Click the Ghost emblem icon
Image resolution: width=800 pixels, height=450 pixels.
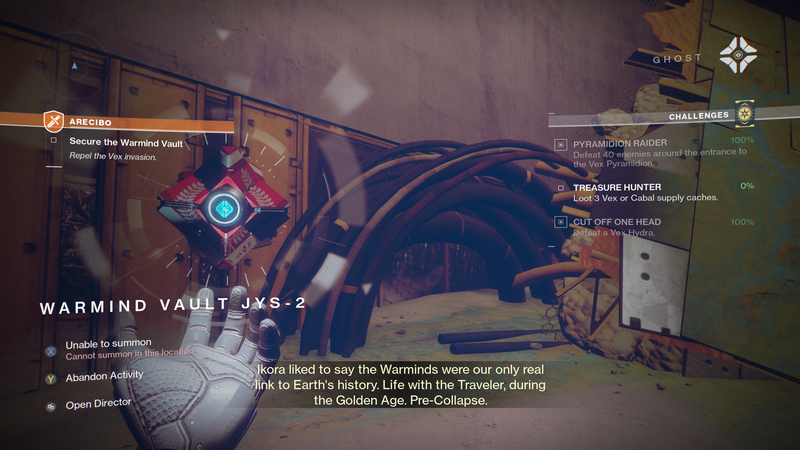tap(741, 57)
